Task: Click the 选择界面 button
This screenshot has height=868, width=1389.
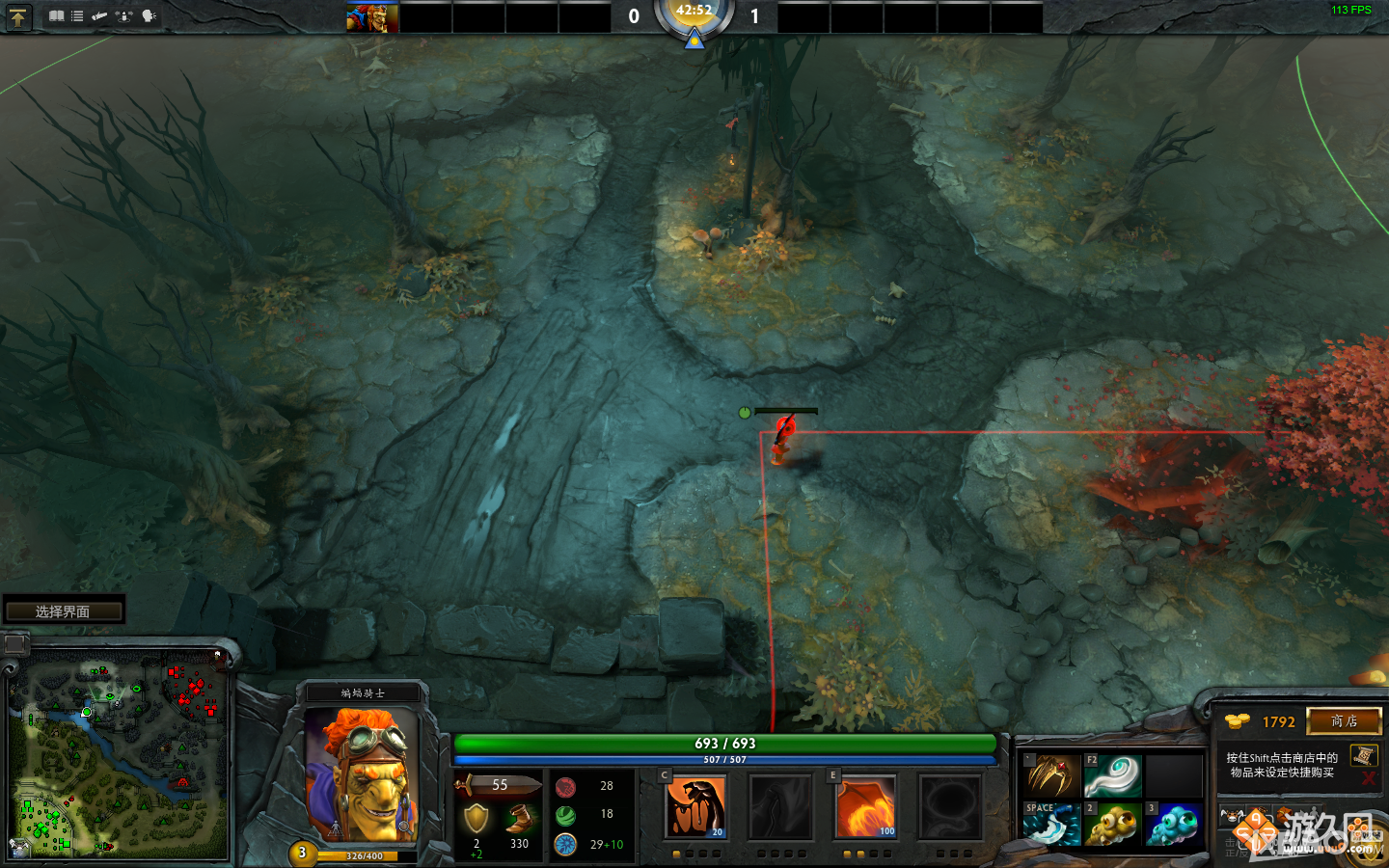Action: click(x=64, y=609)
